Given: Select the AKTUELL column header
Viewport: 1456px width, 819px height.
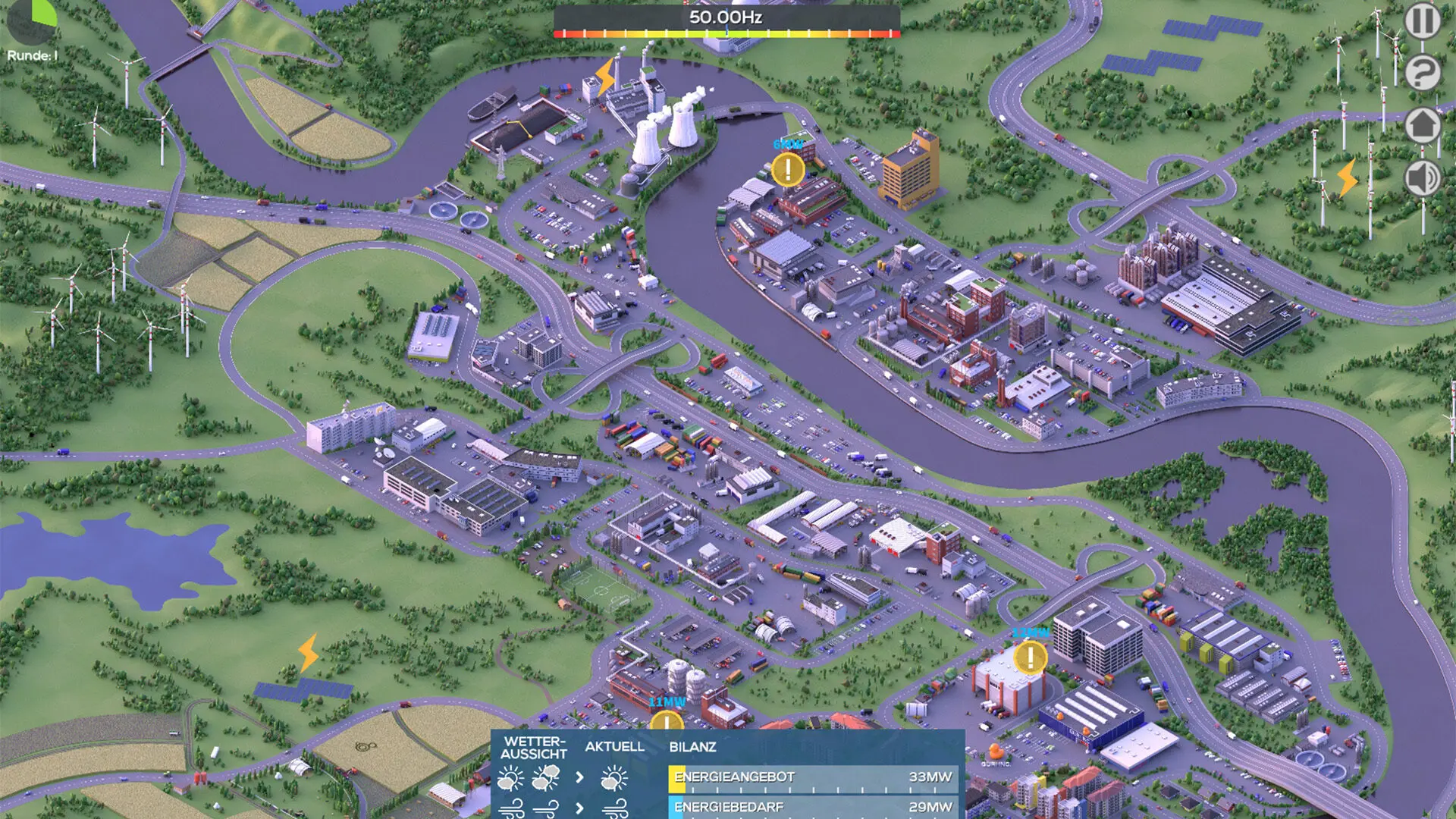Looking at the screenshot, I should [614, 747].
